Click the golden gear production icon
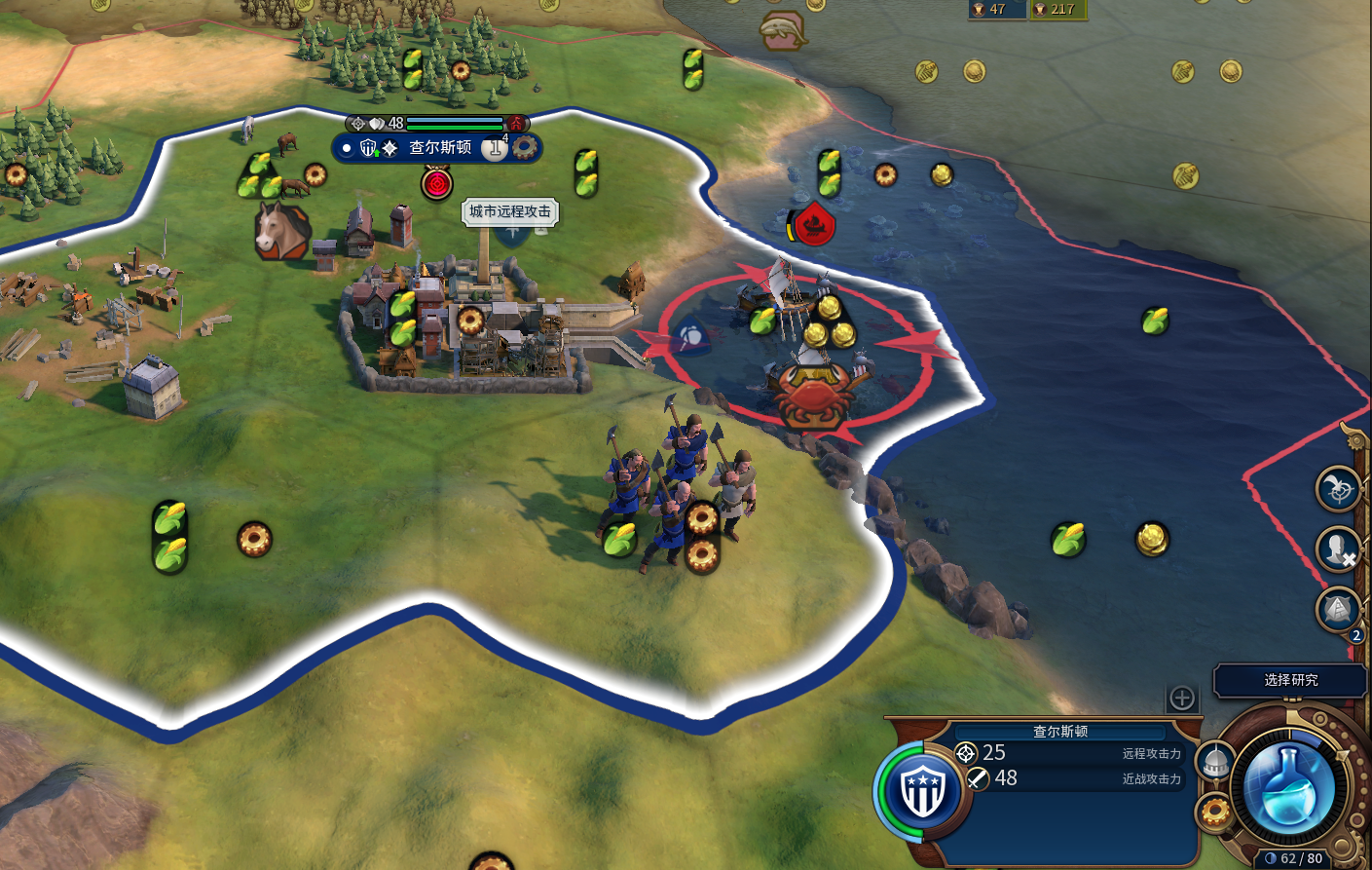Image resolution: width=1372 pixels, height=870 pixels. pos(1215,811)
